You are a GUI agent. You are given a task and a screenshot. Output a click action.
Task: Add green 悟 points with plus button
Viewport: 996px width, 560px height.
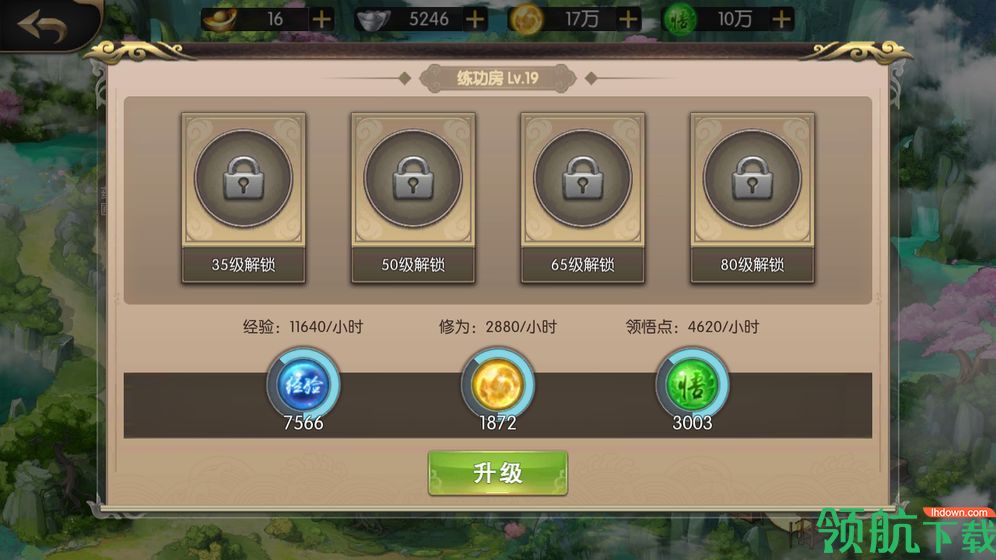click(x=782, y=19)
